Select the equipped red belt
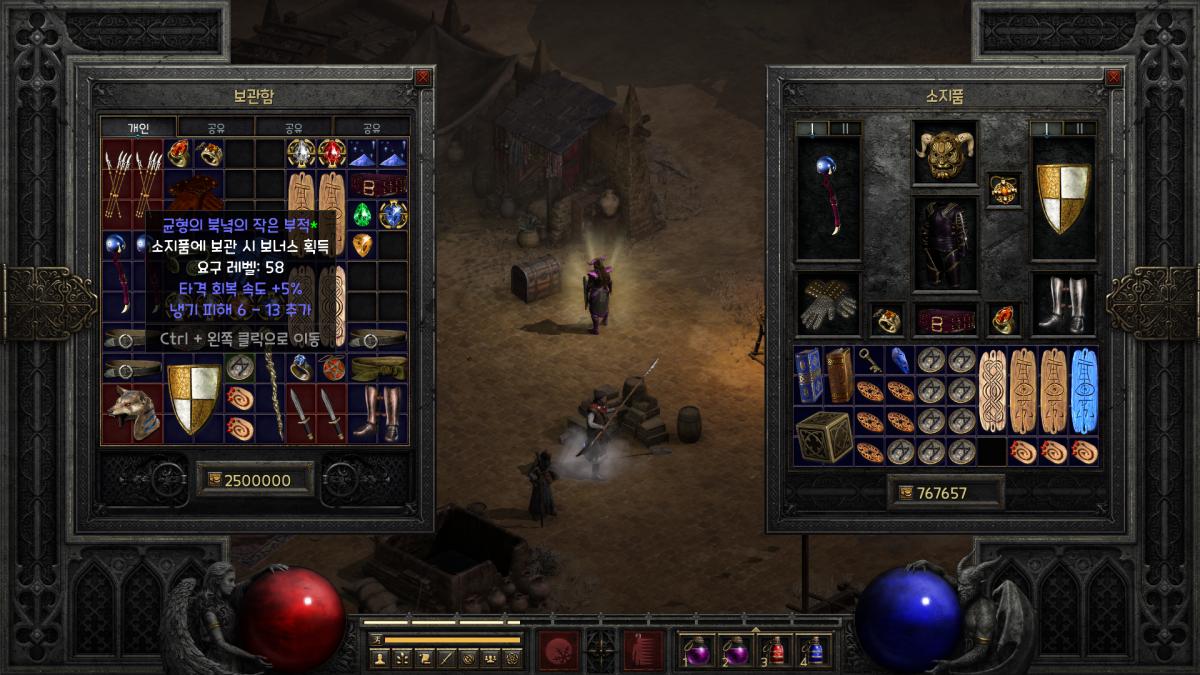 [x=945, y=319]
